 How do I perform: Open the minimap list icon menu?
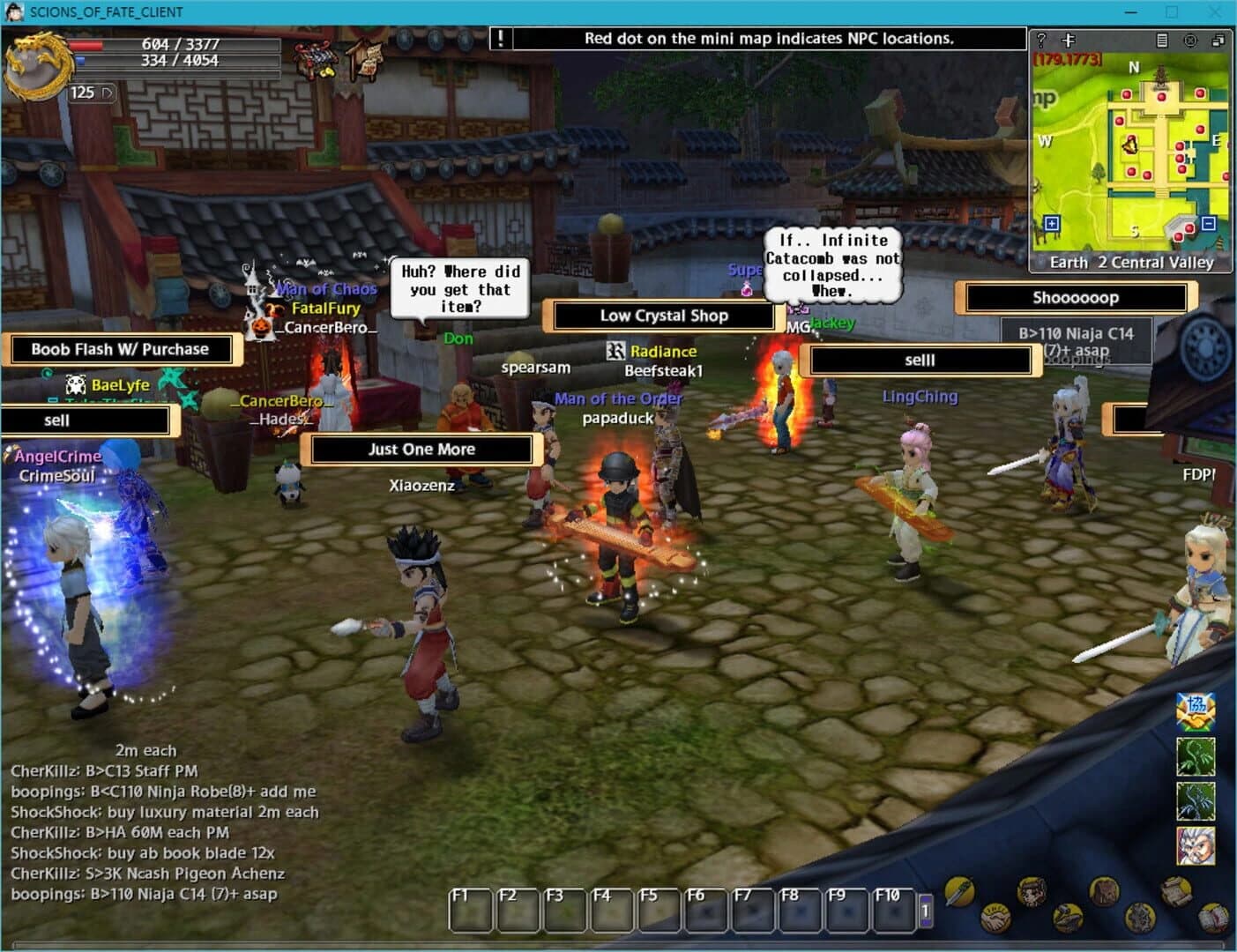pos(1160,41)
